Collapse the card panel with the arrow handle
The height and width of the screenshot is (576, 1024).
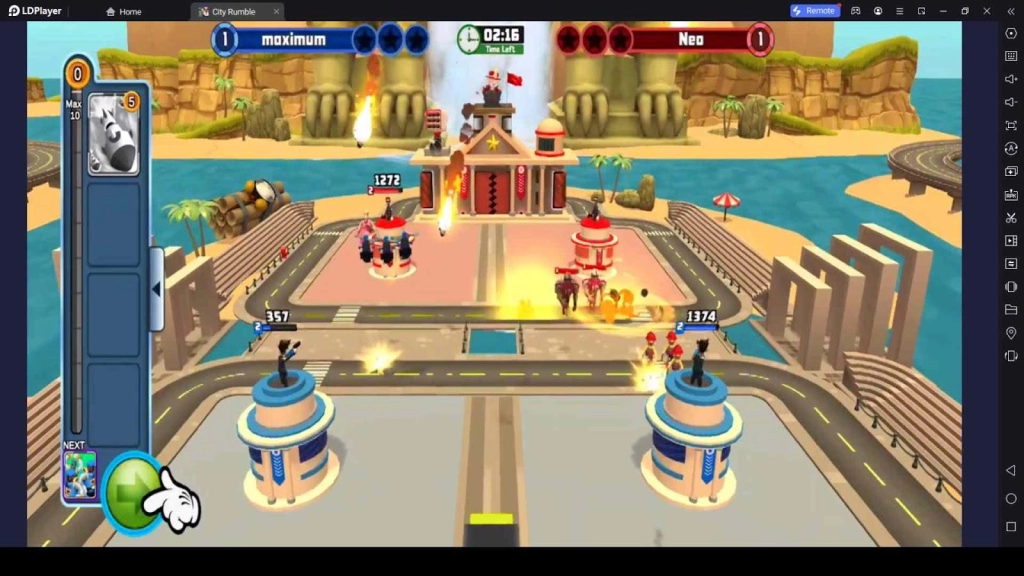[156, 289]
